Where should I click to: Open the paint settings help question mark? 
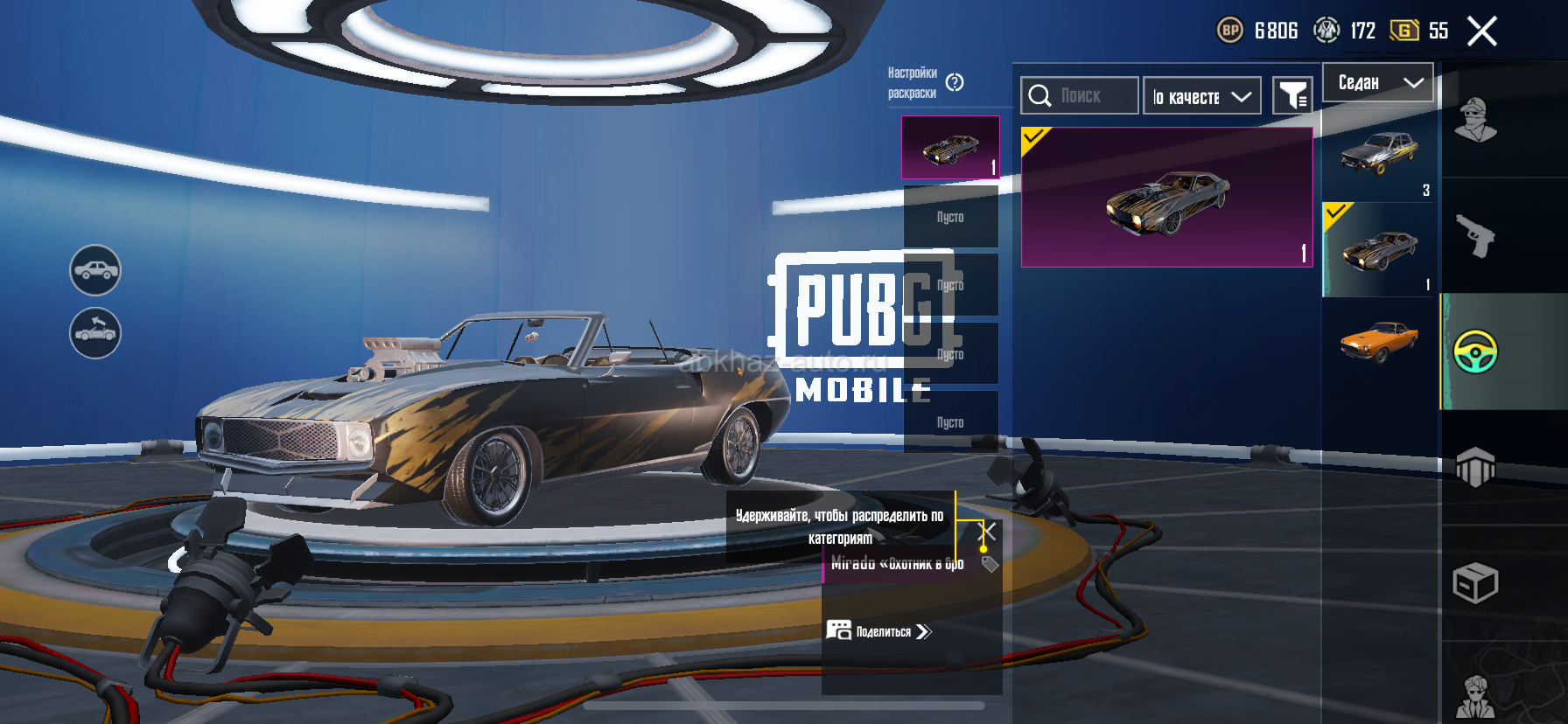955,83
